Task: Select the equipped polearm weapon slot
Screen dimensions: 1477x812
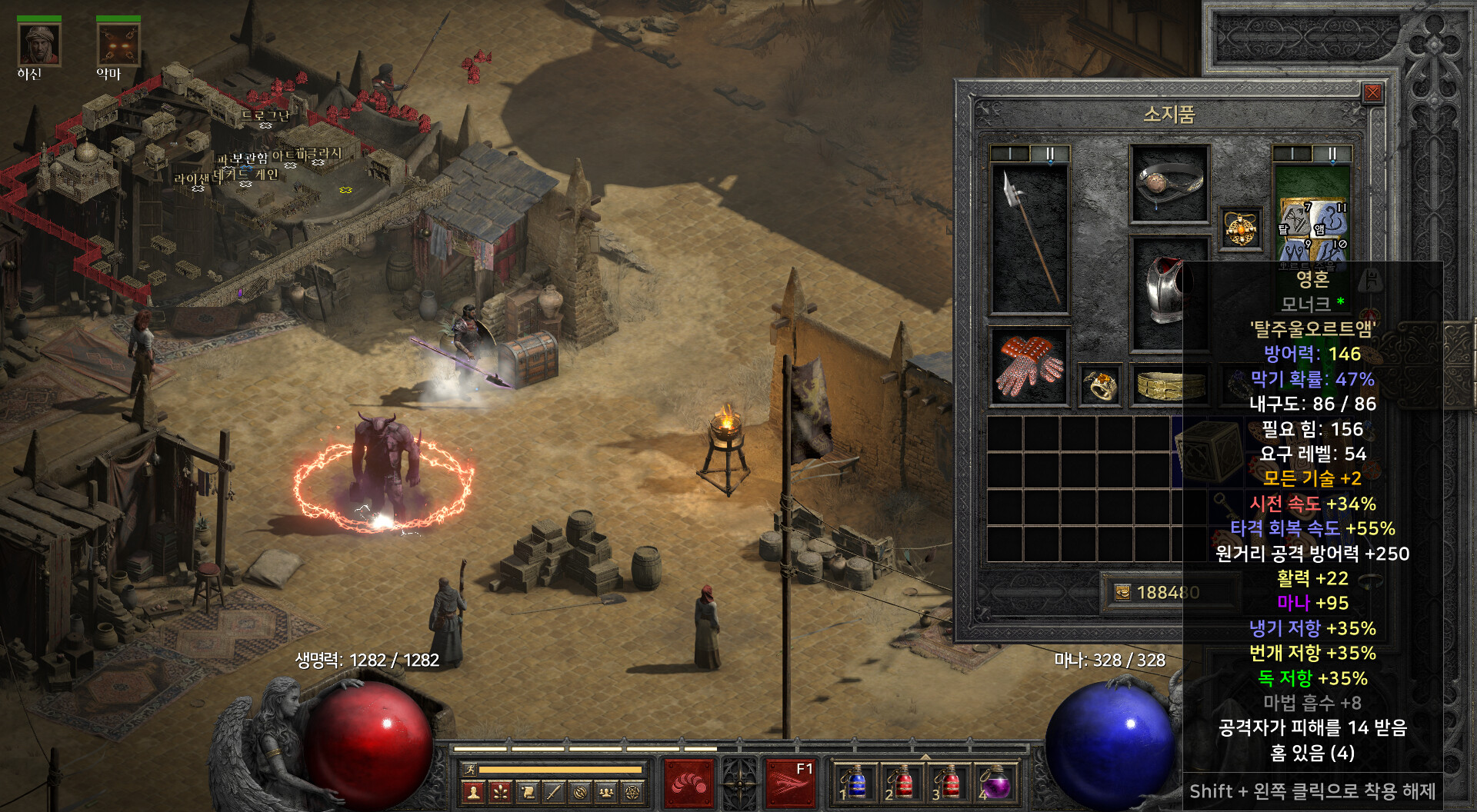Action: 1029,238
